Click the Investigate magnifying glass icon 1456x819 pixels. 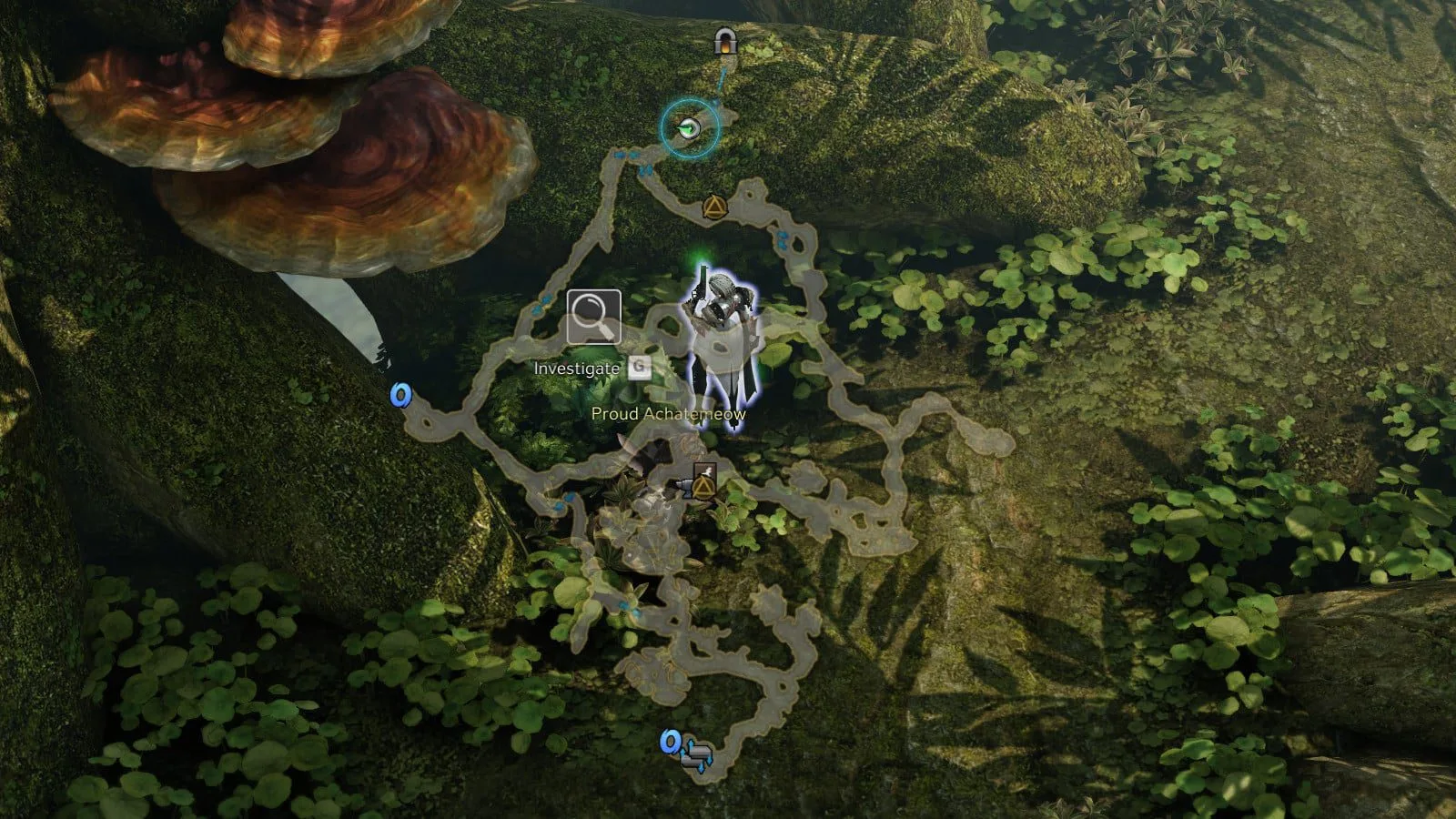click(x=593, y=318)
